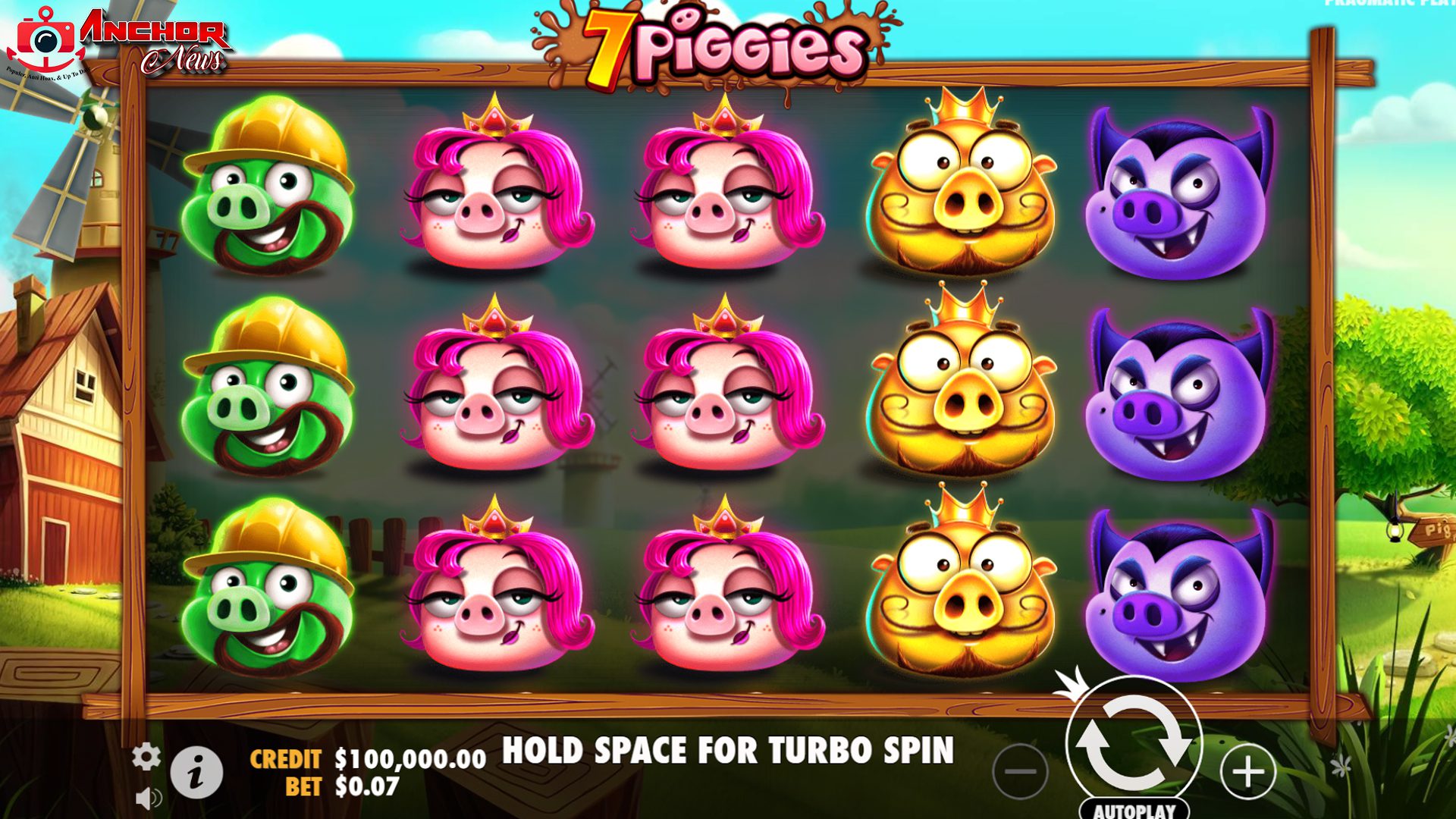Click the pink princess pig symbol

pos(491,193)
